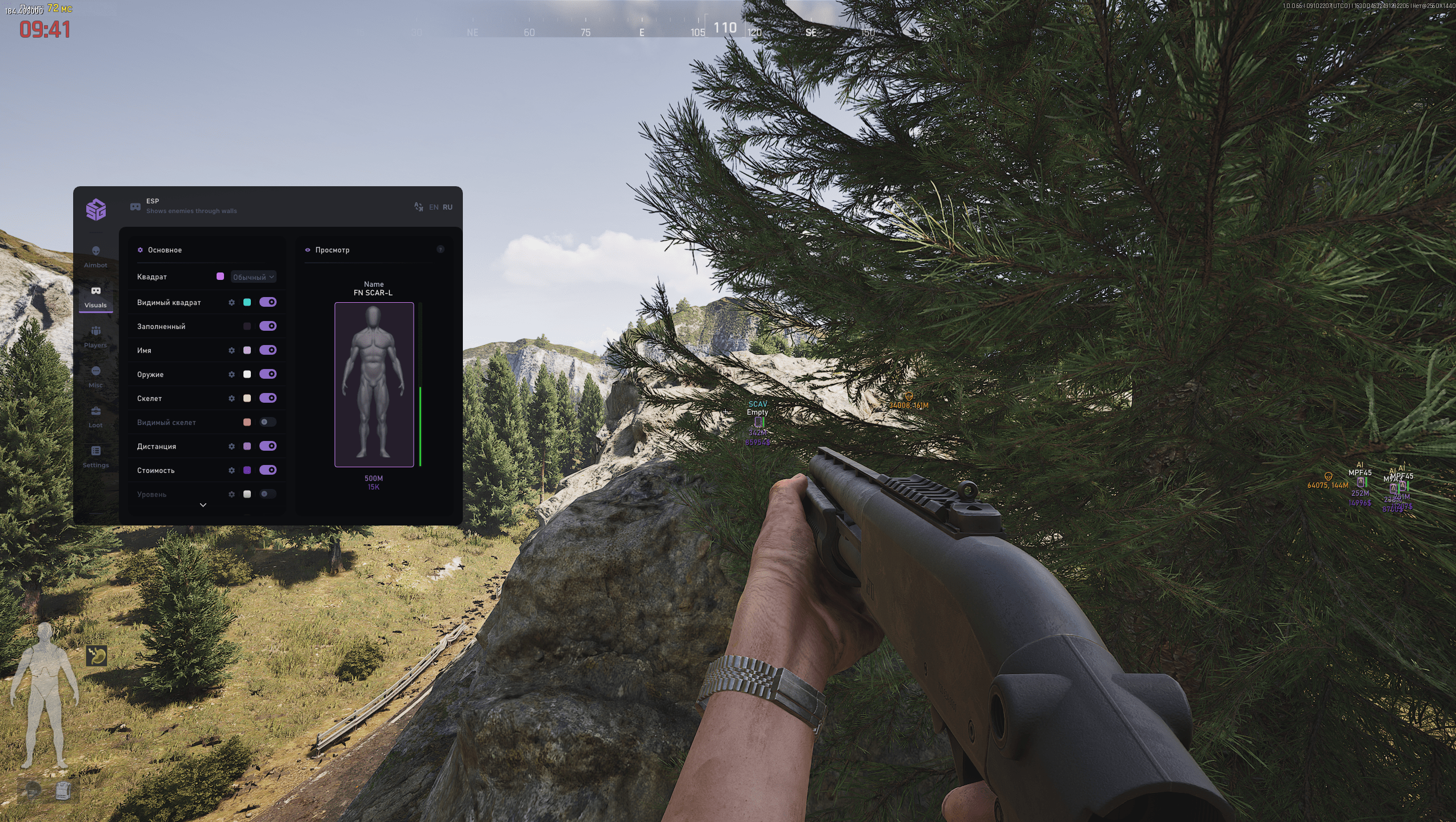The height and width of the screenshot is (822, 1456).
Task: Open the Обычный dropdown for Квадрат
Action: [254, 277]
